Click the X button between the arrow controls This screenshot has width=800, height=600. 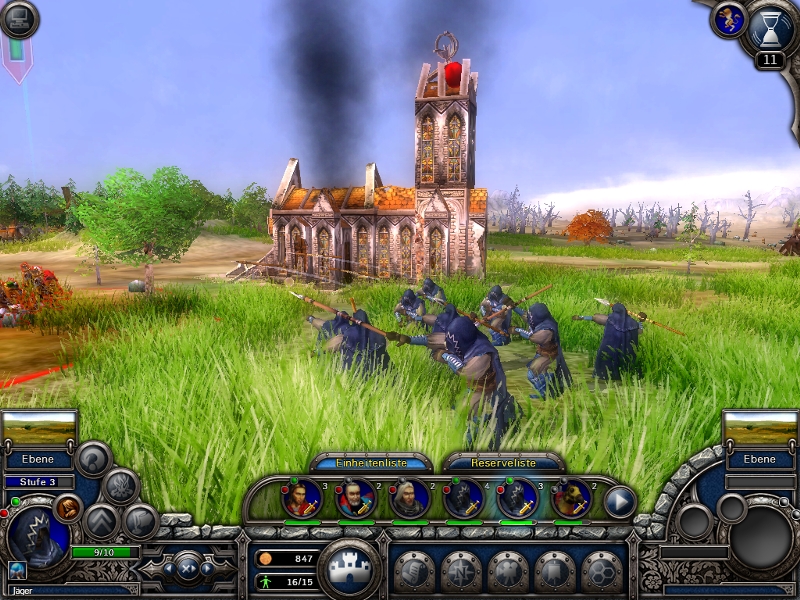pos(187,569)
